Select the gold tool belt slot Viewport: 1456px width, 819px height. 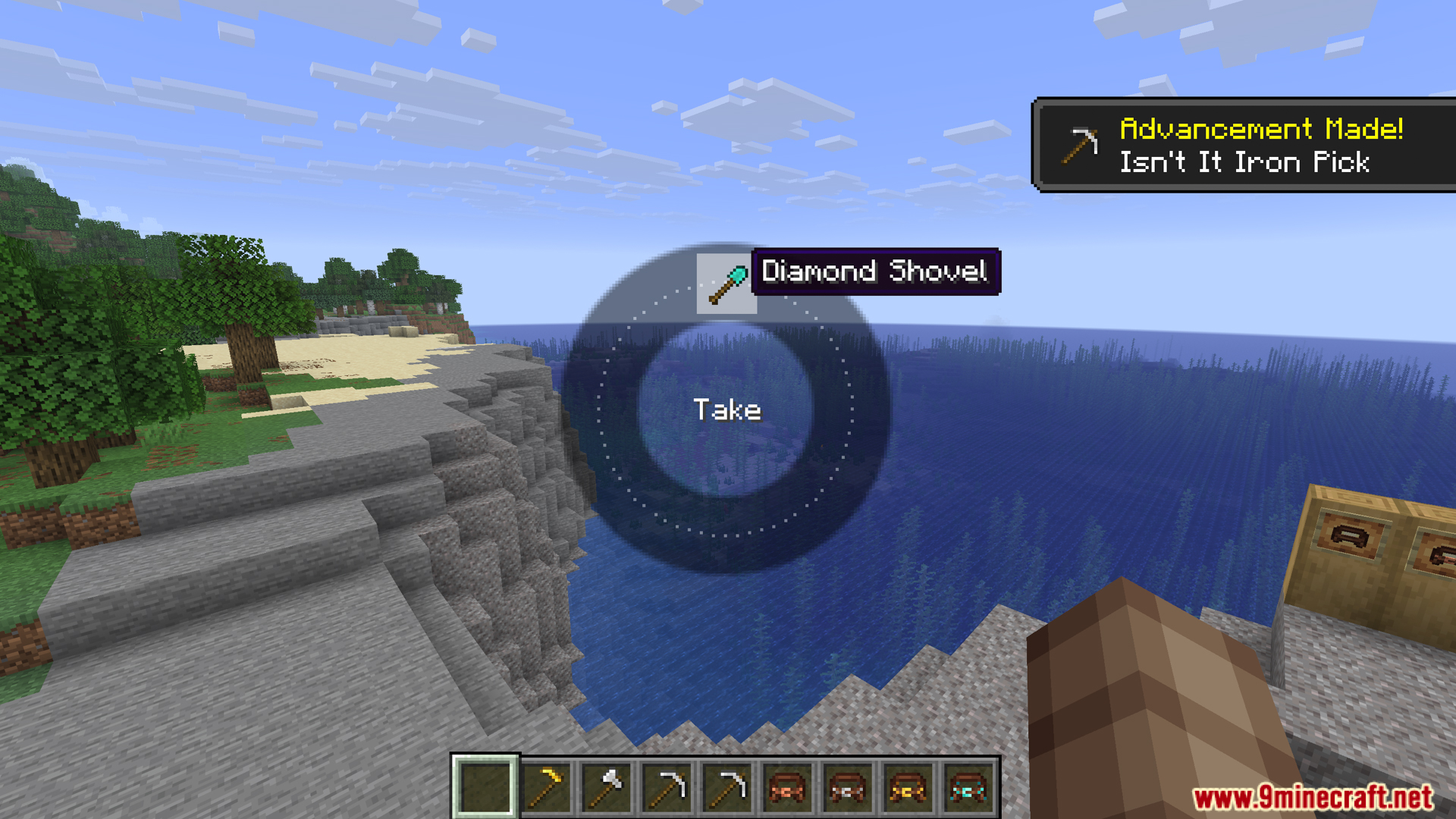pos(908,787)
